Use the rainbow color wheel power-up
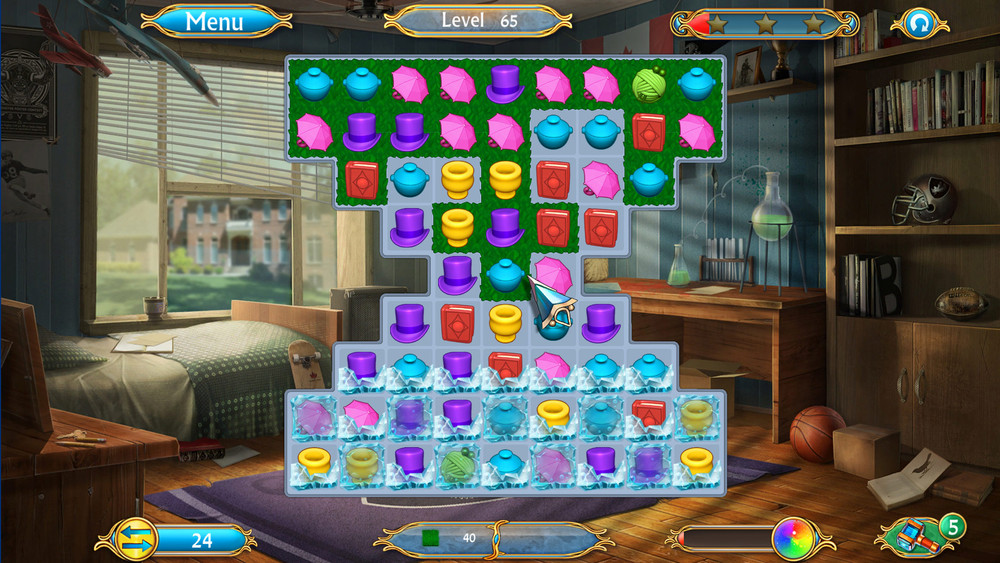 791,539
